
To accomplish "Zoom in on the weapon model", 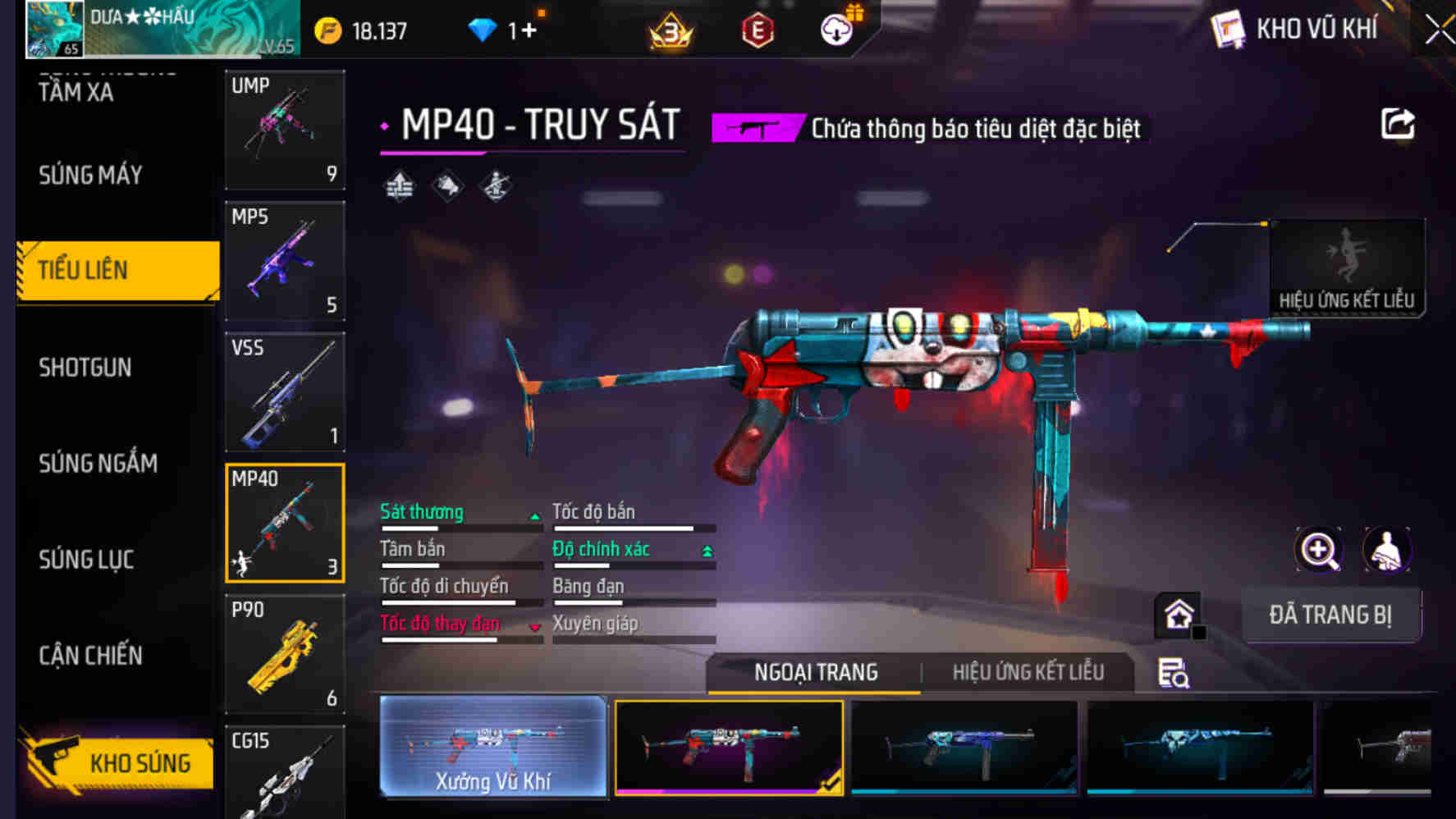I will [1318, 550].
